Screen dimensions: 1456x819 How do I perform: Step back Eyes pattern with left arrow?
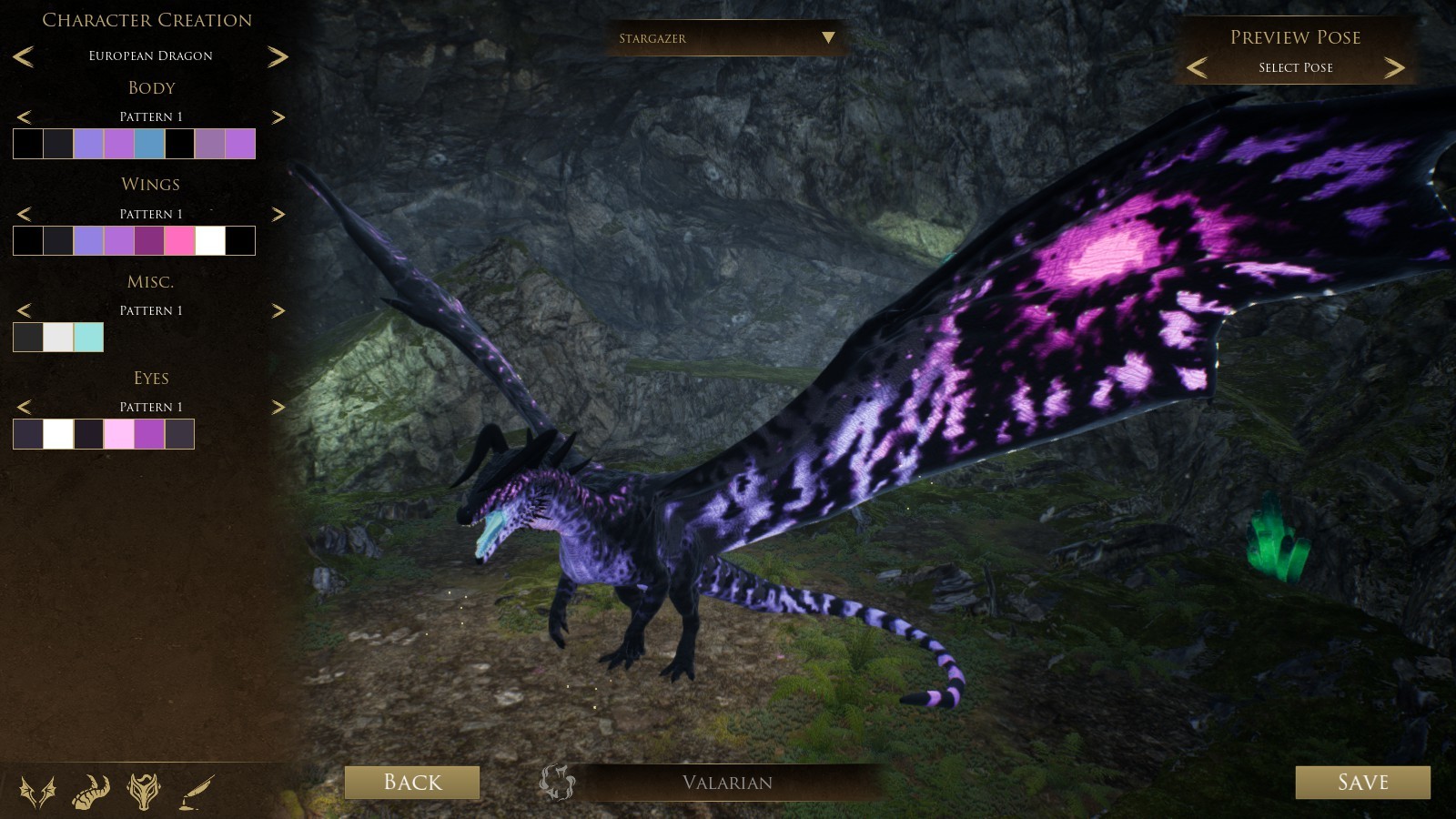pyautogui.click(x=24, y=407)
